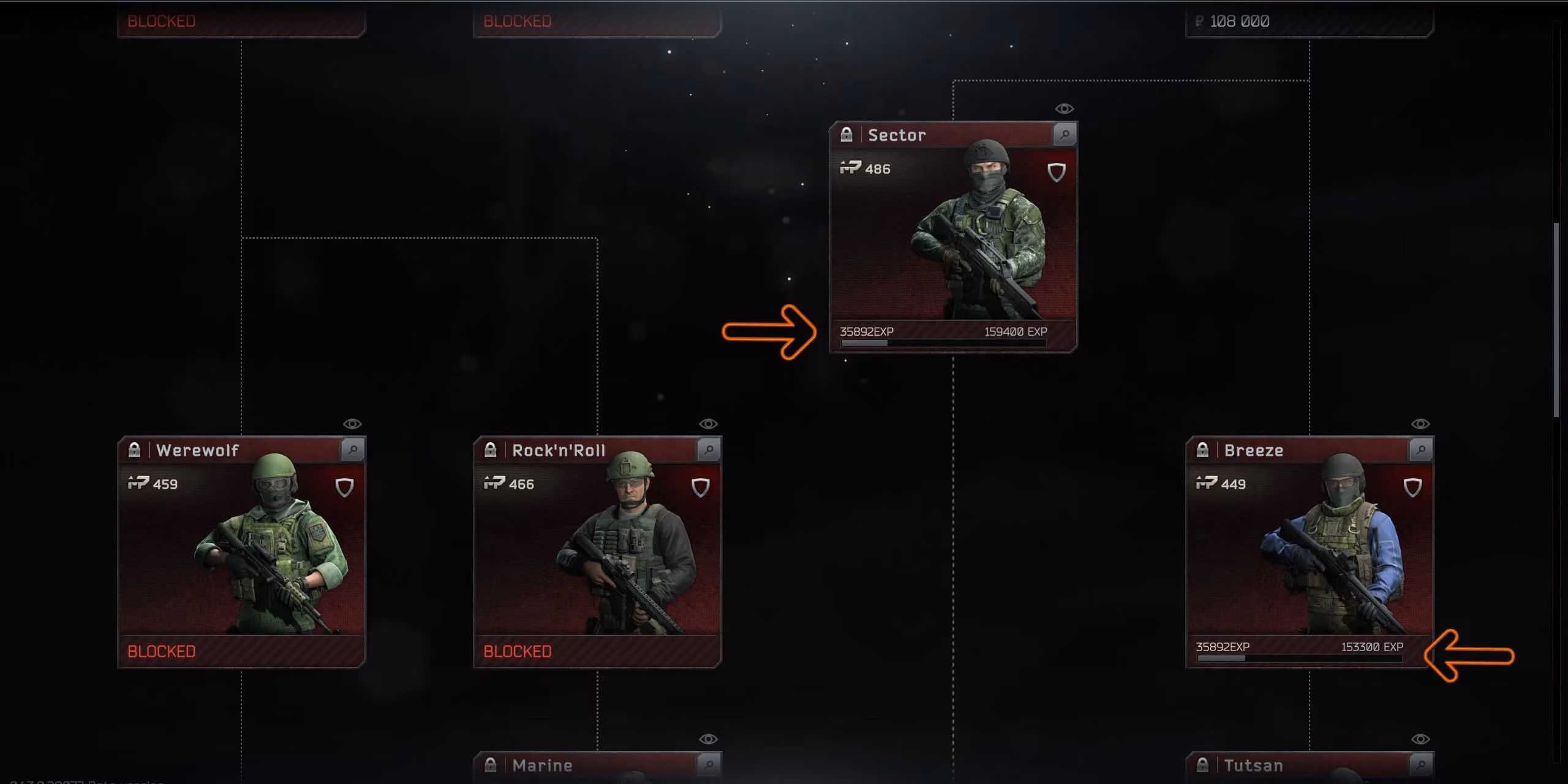Click the lock icon on the Tutsan card

(x=1204, y=765)
